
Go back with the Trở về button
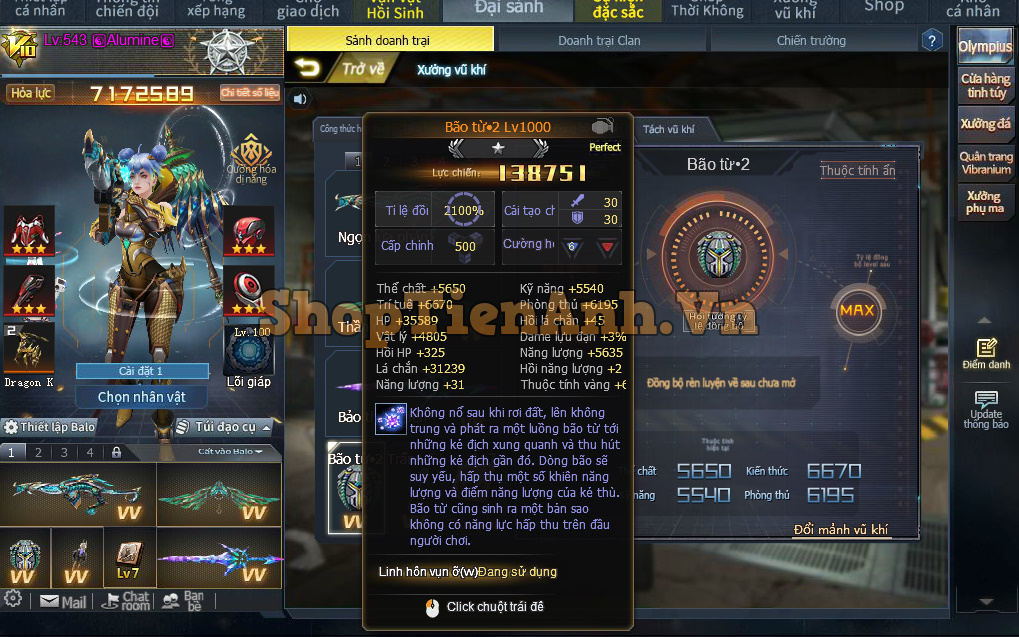click(341, 69)
